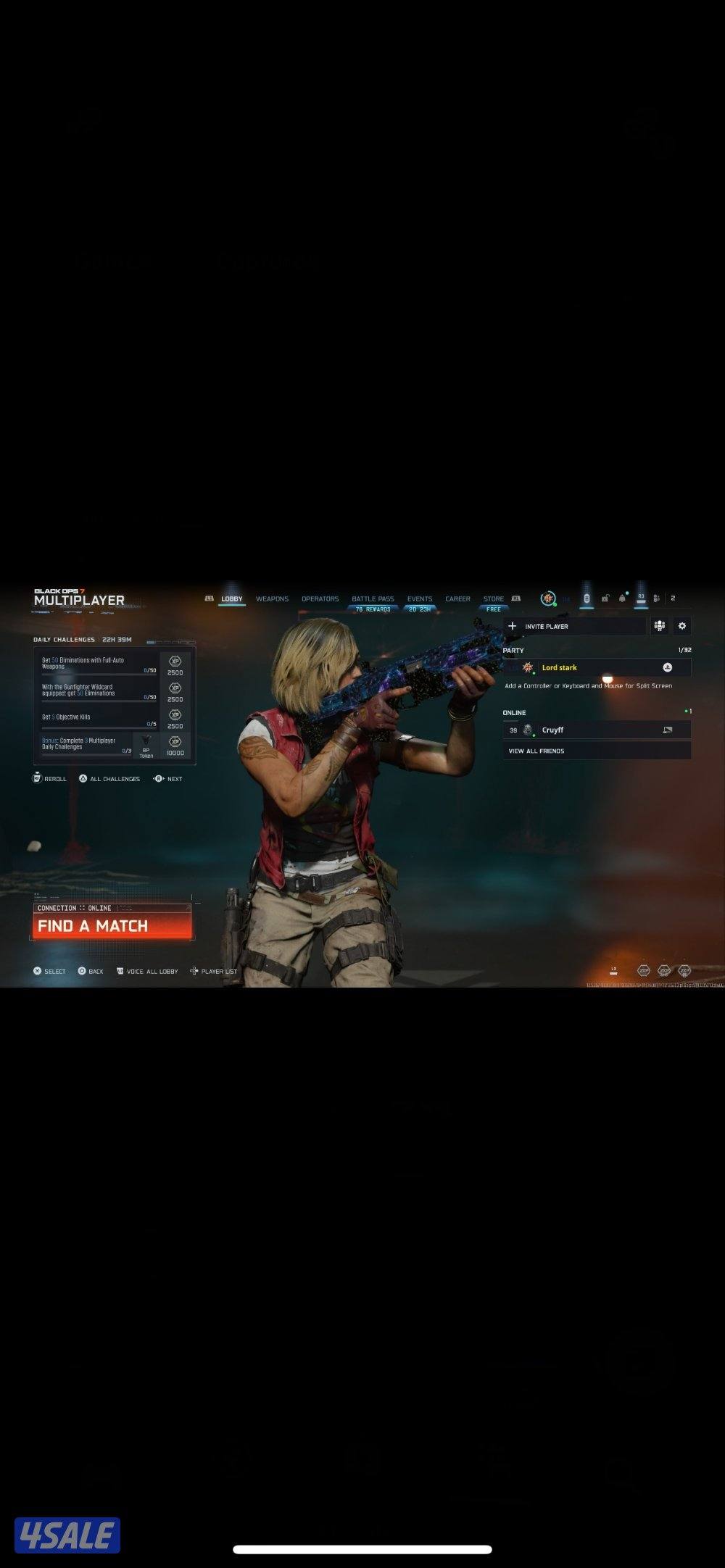
Task: Open the player emblem icon in the top bar
Action: coord(548,599)
